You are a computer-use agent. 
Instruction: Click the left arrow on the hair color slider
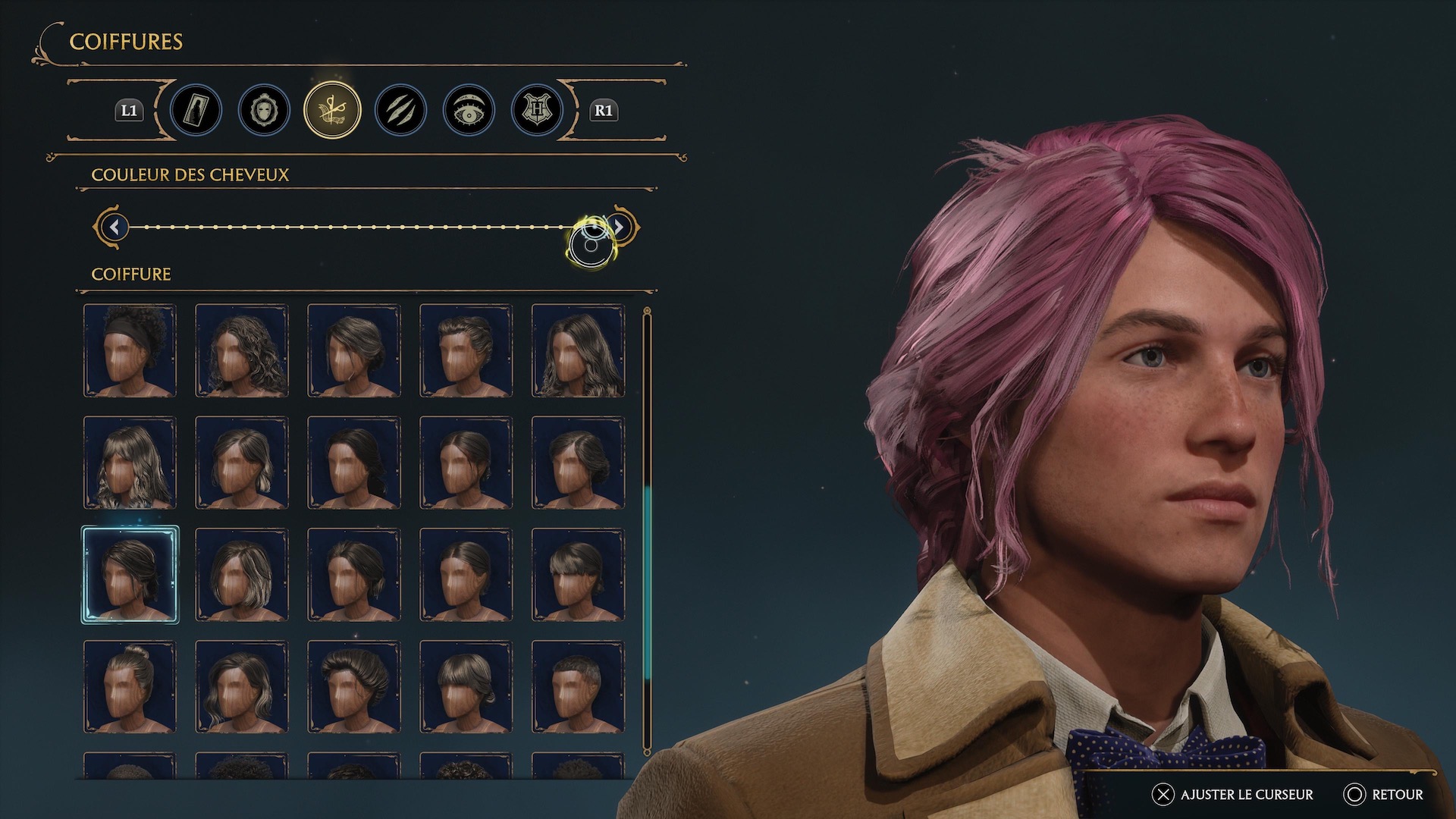coord(114,227)
